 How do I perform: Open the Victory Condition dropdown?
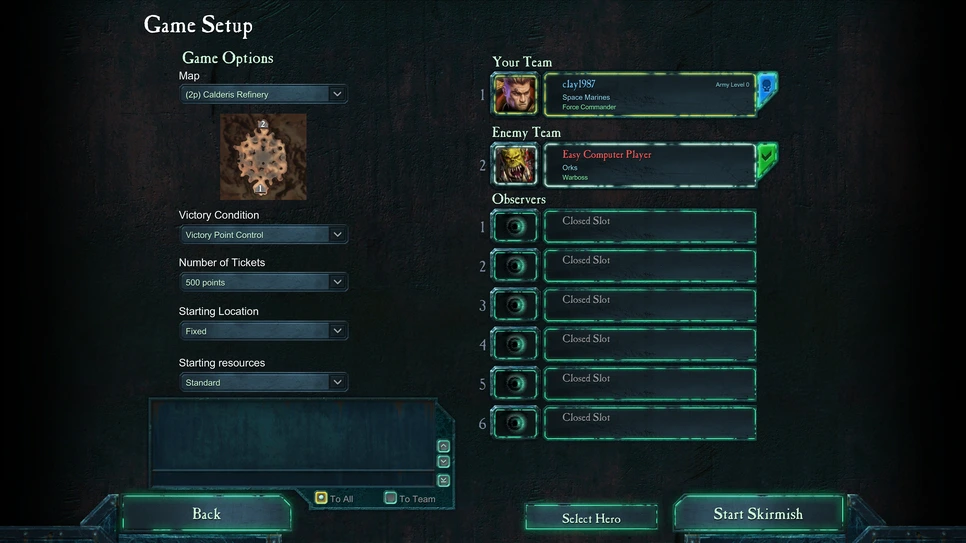[263, 235]
